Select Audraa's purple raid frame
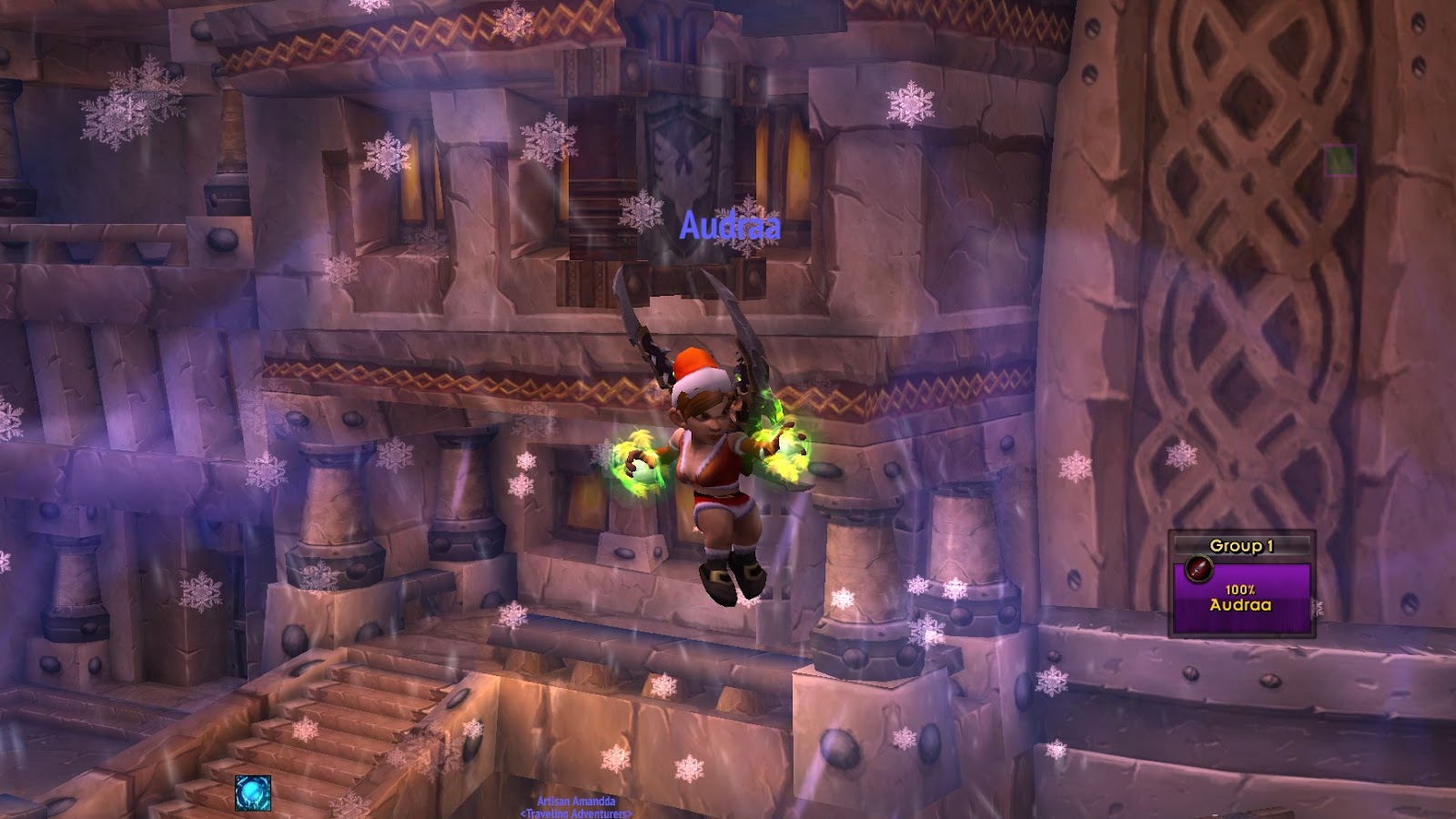This screenshot has width=1456, height=819. 1241,597
